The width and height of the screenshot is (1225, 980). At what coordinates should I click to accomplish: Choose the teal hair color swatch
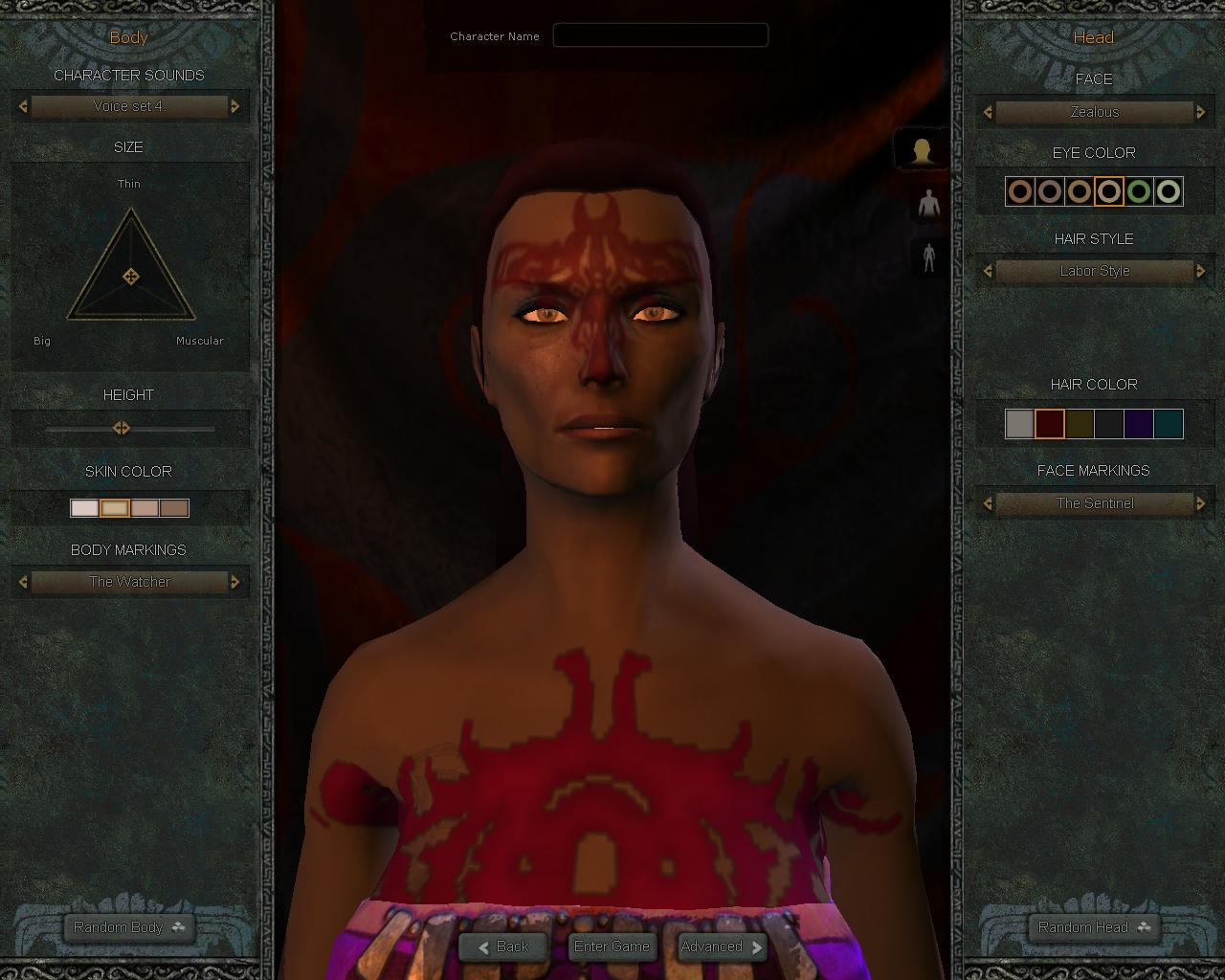pyautogui.click(x=1169, y=424)
